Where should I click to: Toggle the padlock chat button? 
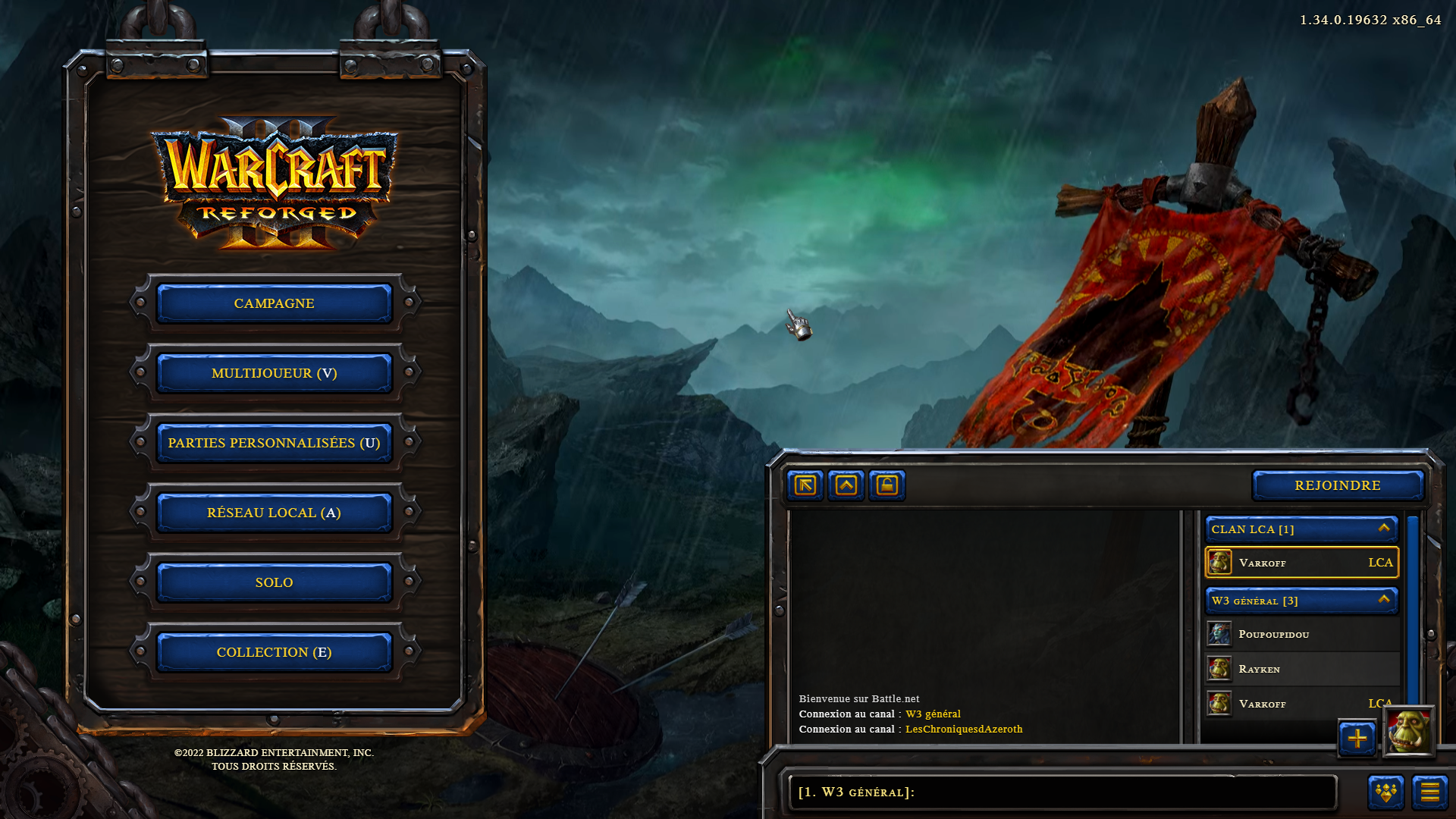887,485
